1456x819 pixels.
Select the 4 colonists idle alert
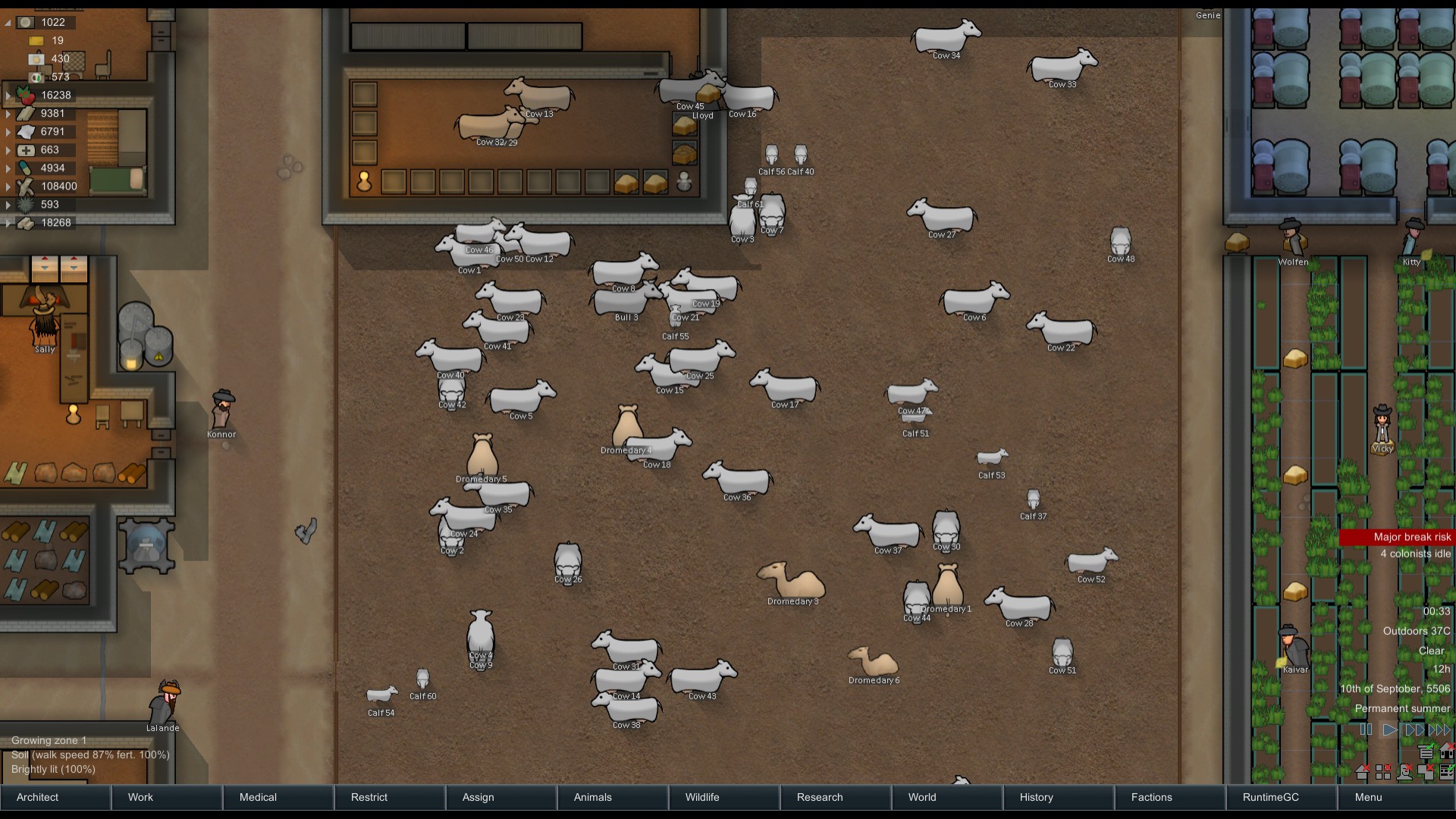[1415, 554]
